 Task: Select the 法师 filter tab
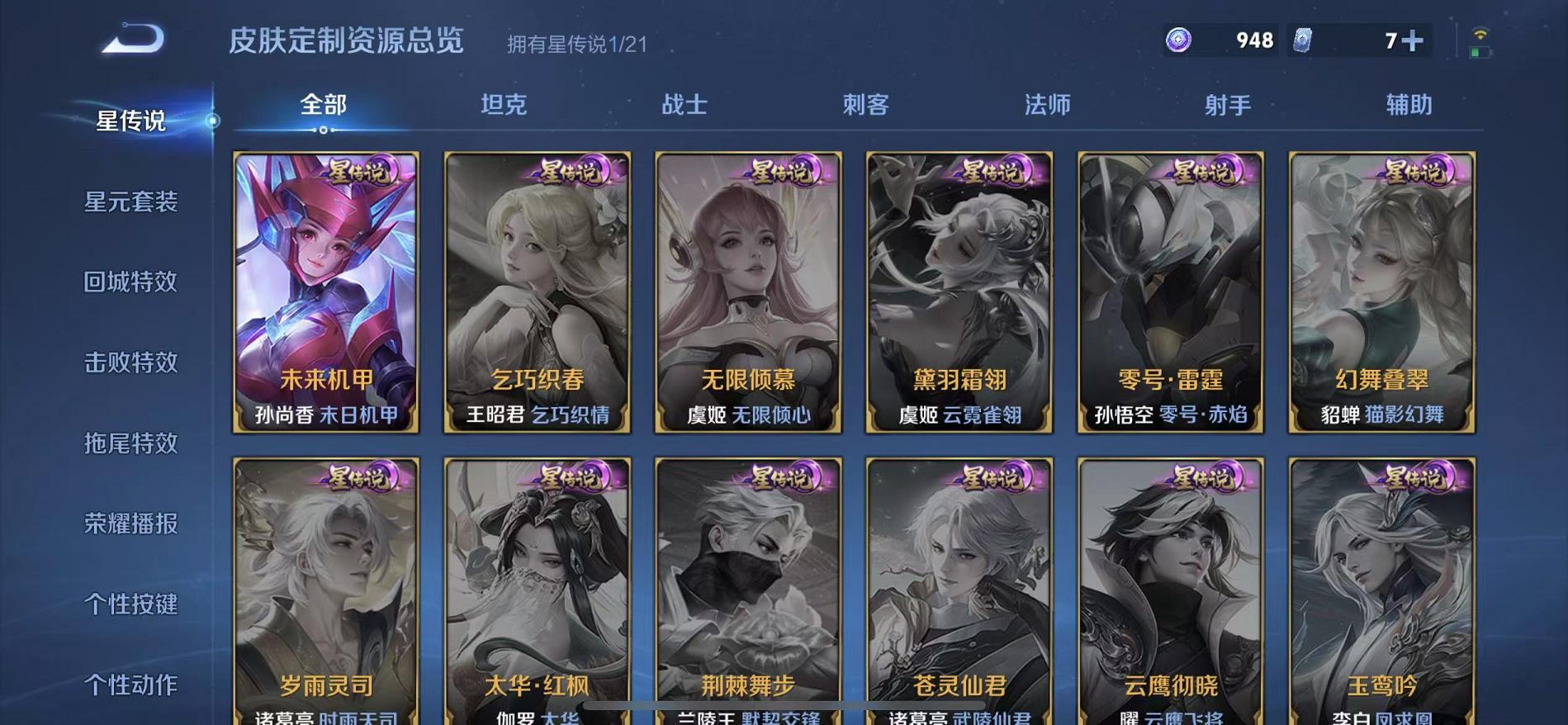(x=1047, y=105)
